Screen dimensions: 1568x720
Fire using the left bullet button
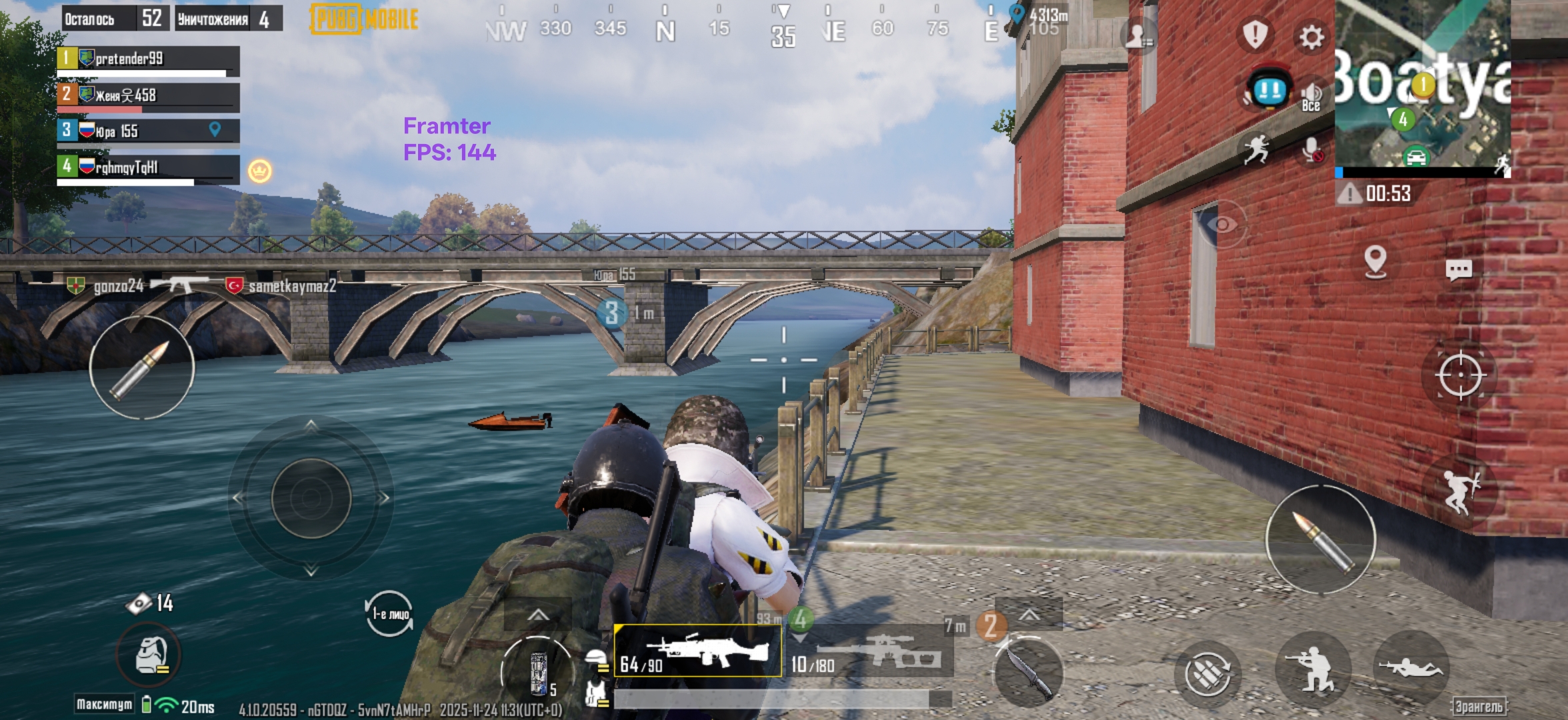tap(142, 367)
